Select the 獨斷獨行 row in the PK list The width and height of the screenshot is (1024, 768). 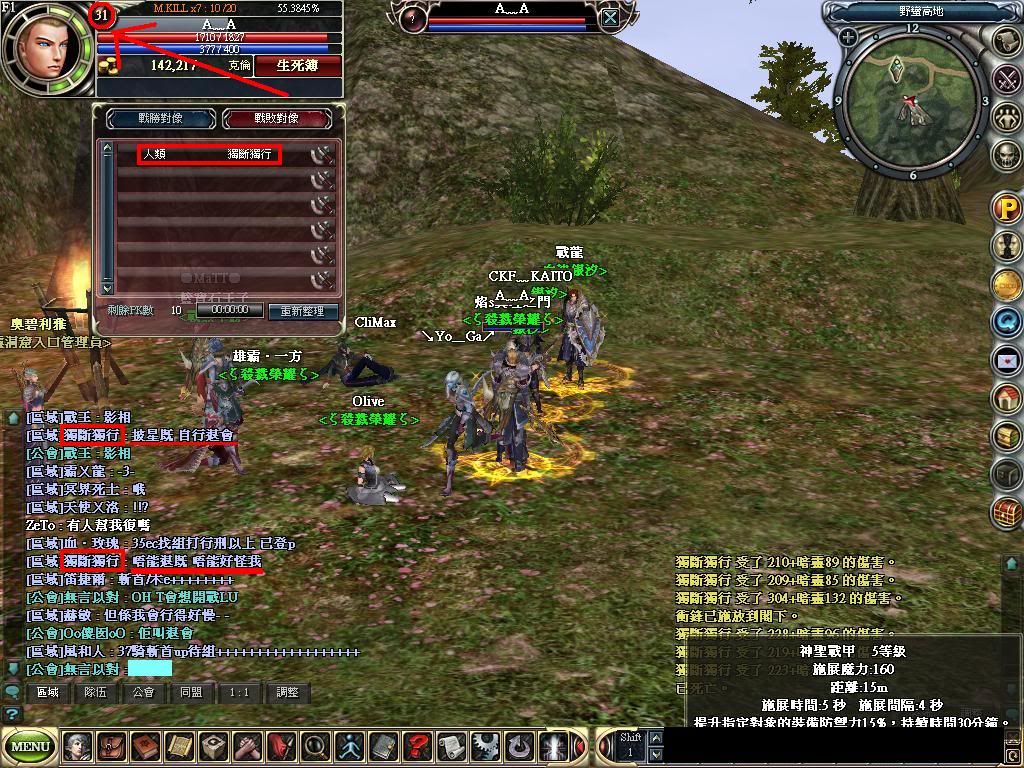pos(209,154)
